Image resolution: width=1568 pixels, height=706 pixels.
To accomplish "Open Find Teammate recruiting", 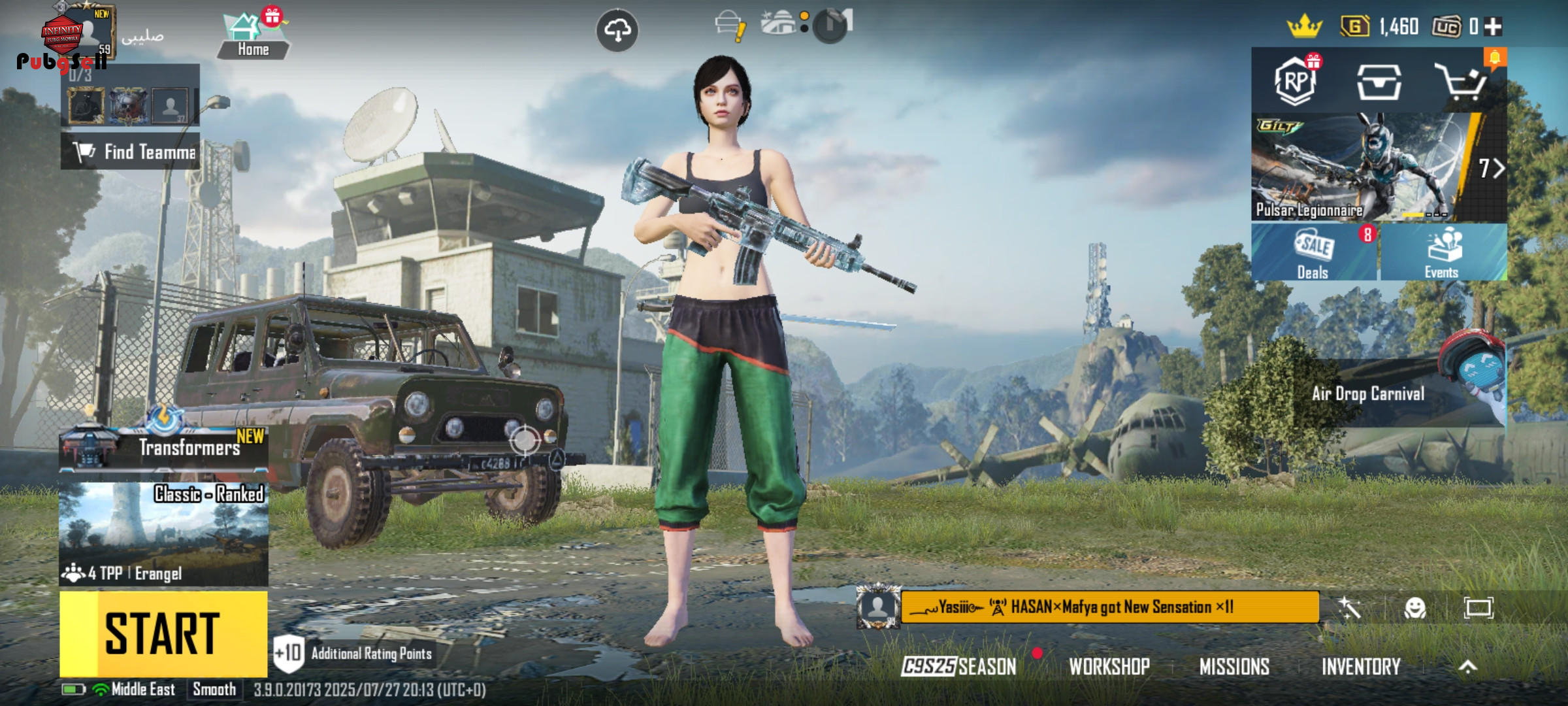I will 131,152.
